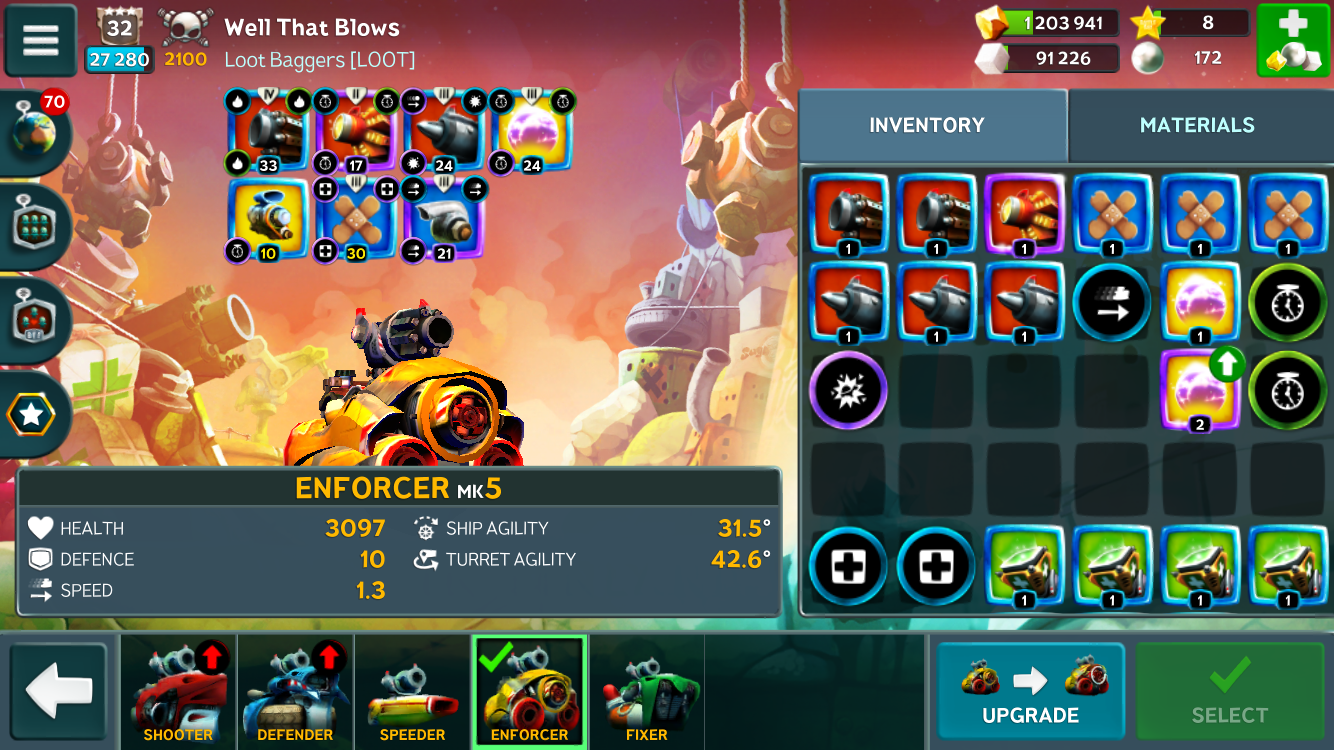This screenshot has height=750, width=1334.
Task: Open the star hexagon badge menu
Action: 33,413
